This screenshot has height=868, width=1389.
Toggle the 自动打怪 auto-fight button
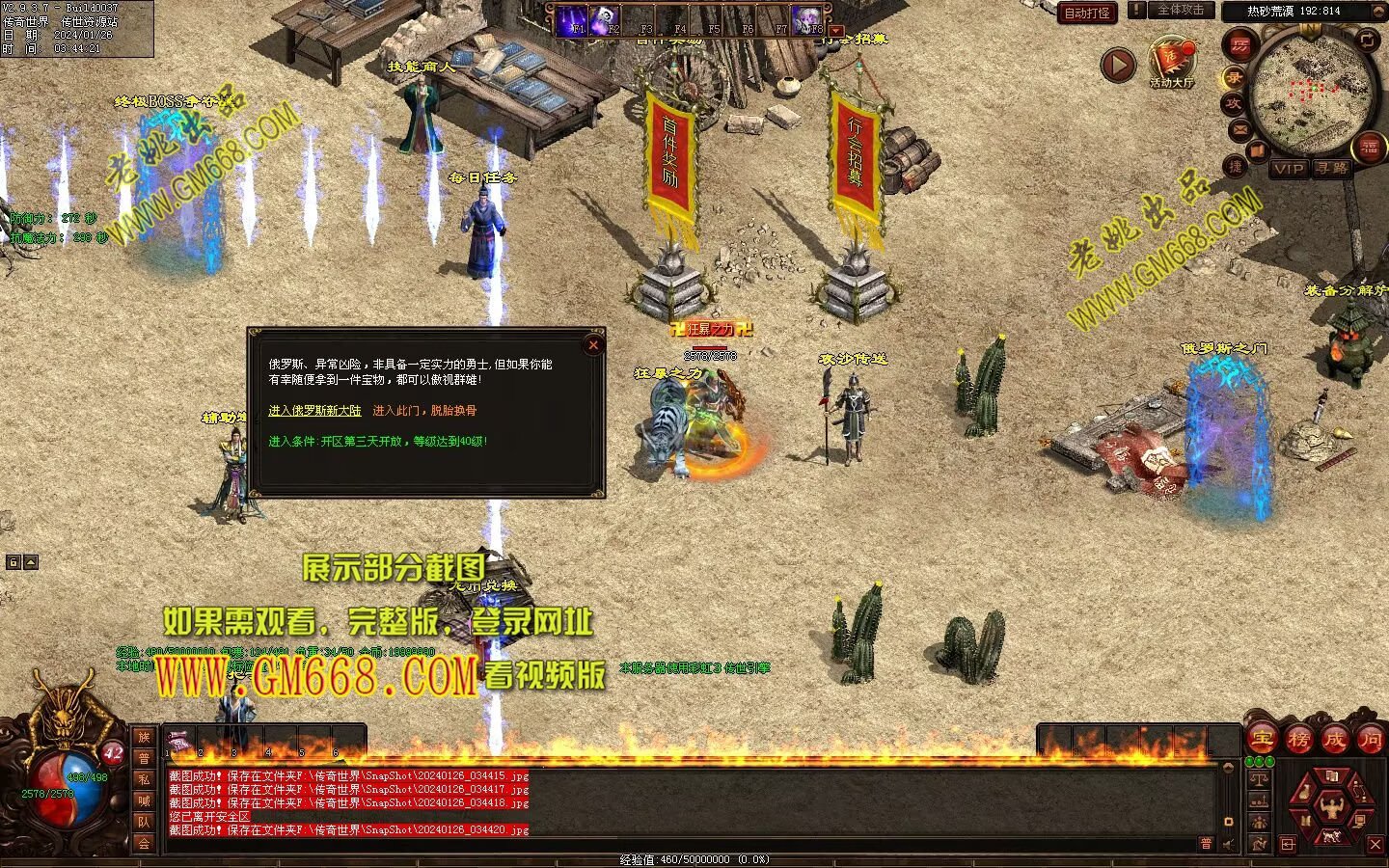(x=1086, y=13)
